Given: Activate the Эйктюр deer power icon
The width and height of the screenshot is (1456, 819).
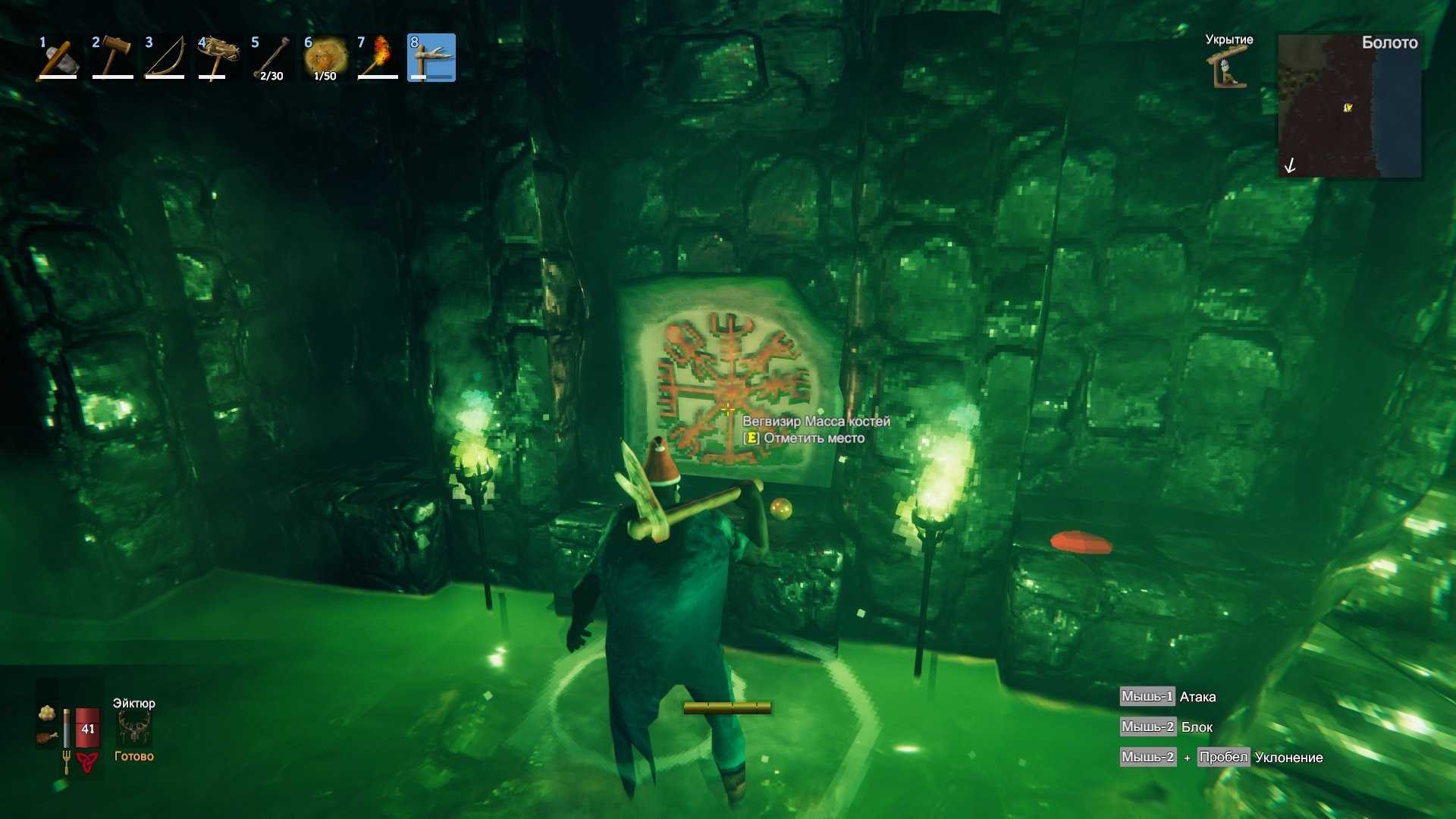Looking at the screenshot, I should pyautogui.click(x=134, y=729).
